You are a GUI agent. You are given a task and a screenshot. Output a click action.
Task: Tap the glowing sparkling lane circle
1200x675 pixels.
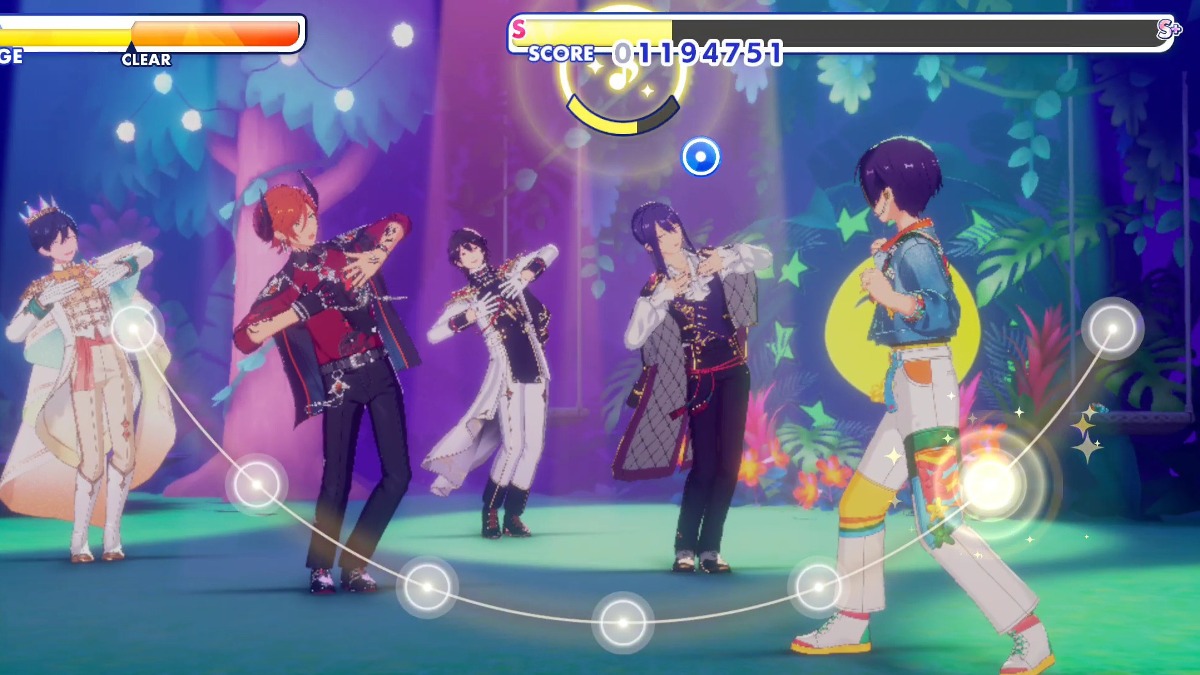coord(990,483)
